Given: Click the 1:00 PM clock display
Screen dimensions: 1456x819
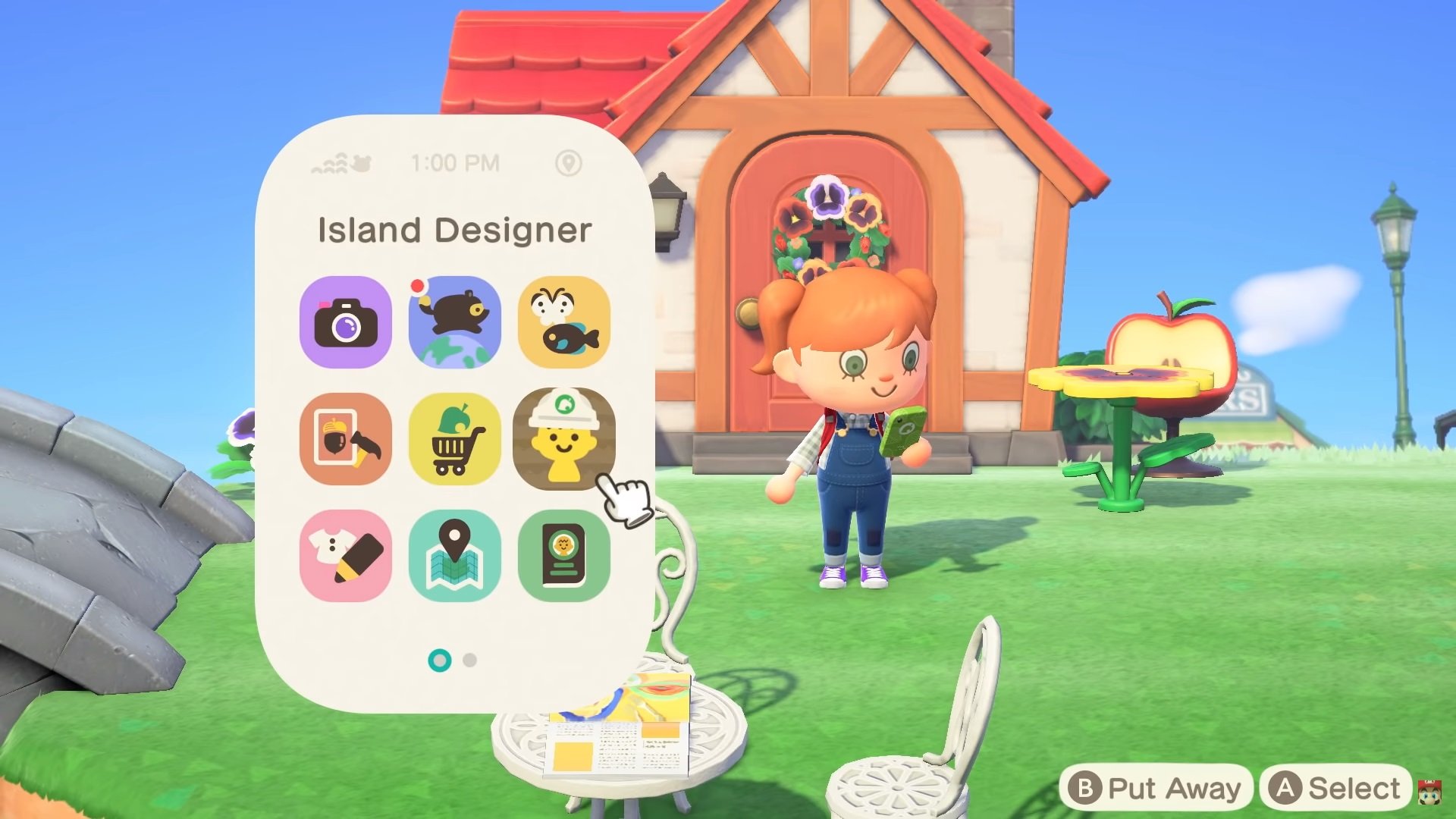Looking at the screenshot, I should click(453, 162).
